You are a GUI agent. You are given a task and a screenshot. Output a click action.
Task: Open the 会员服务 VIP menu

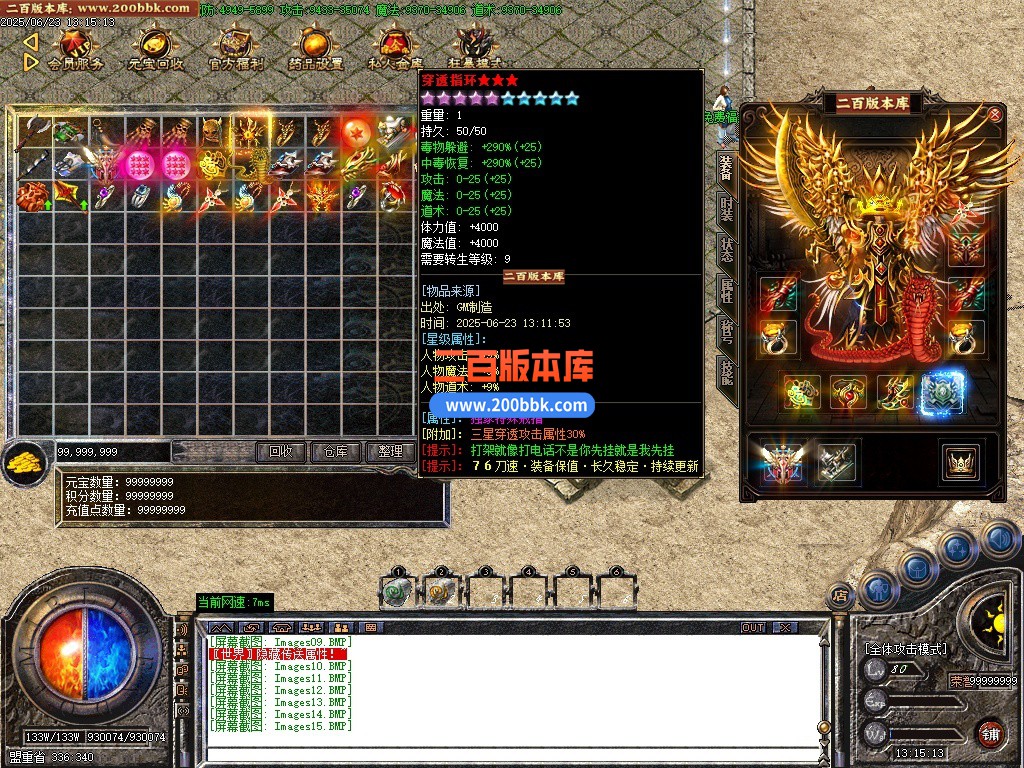pyautogui.click(x=75, y=48)
